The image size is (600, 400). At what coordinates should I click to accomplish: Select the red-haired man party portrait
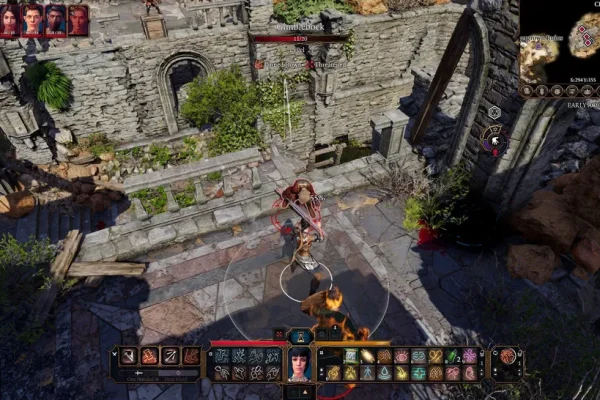(33, 20)
